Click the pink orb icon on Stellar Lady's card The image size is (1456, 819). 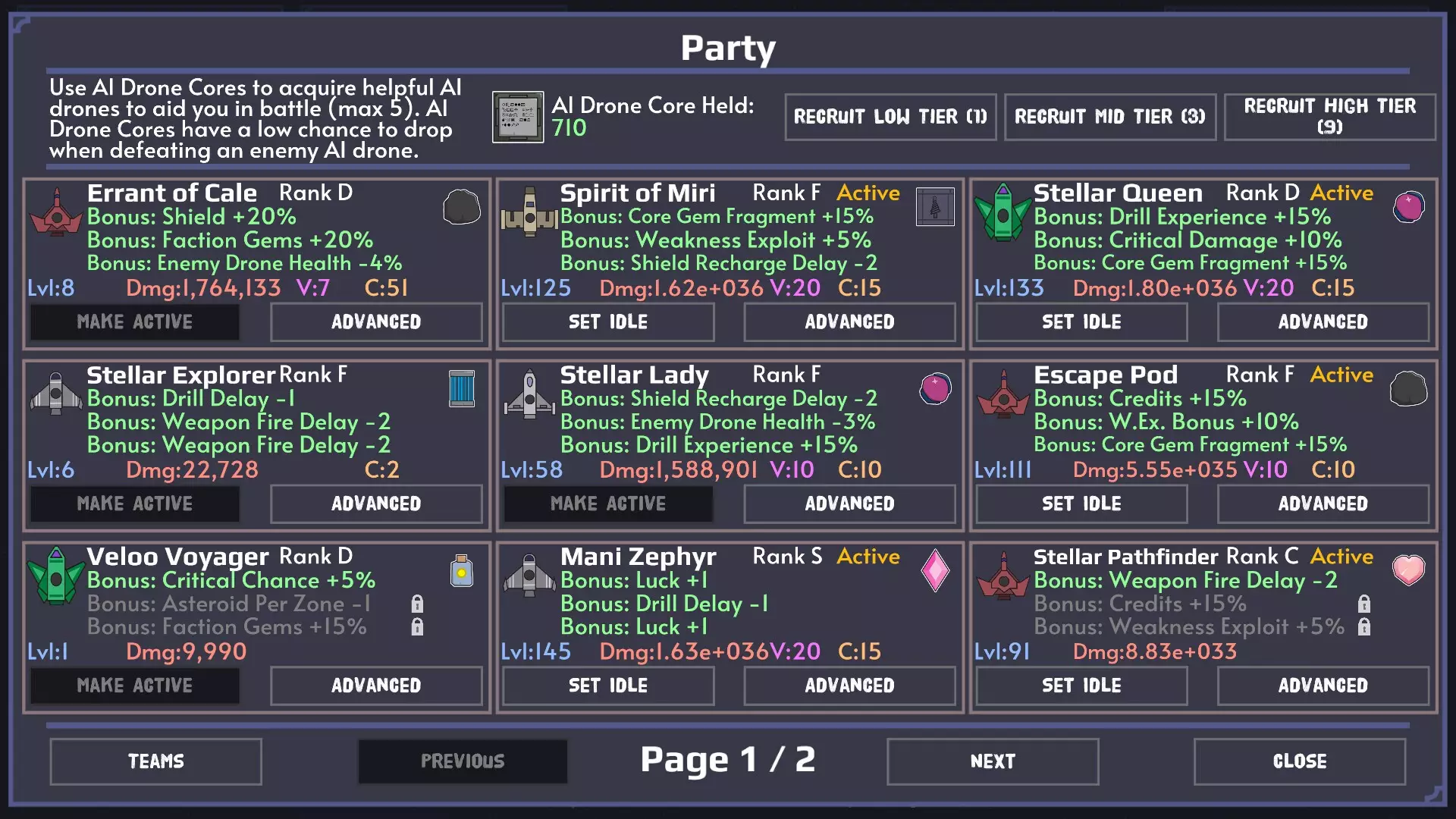click(x=935, y=388)
